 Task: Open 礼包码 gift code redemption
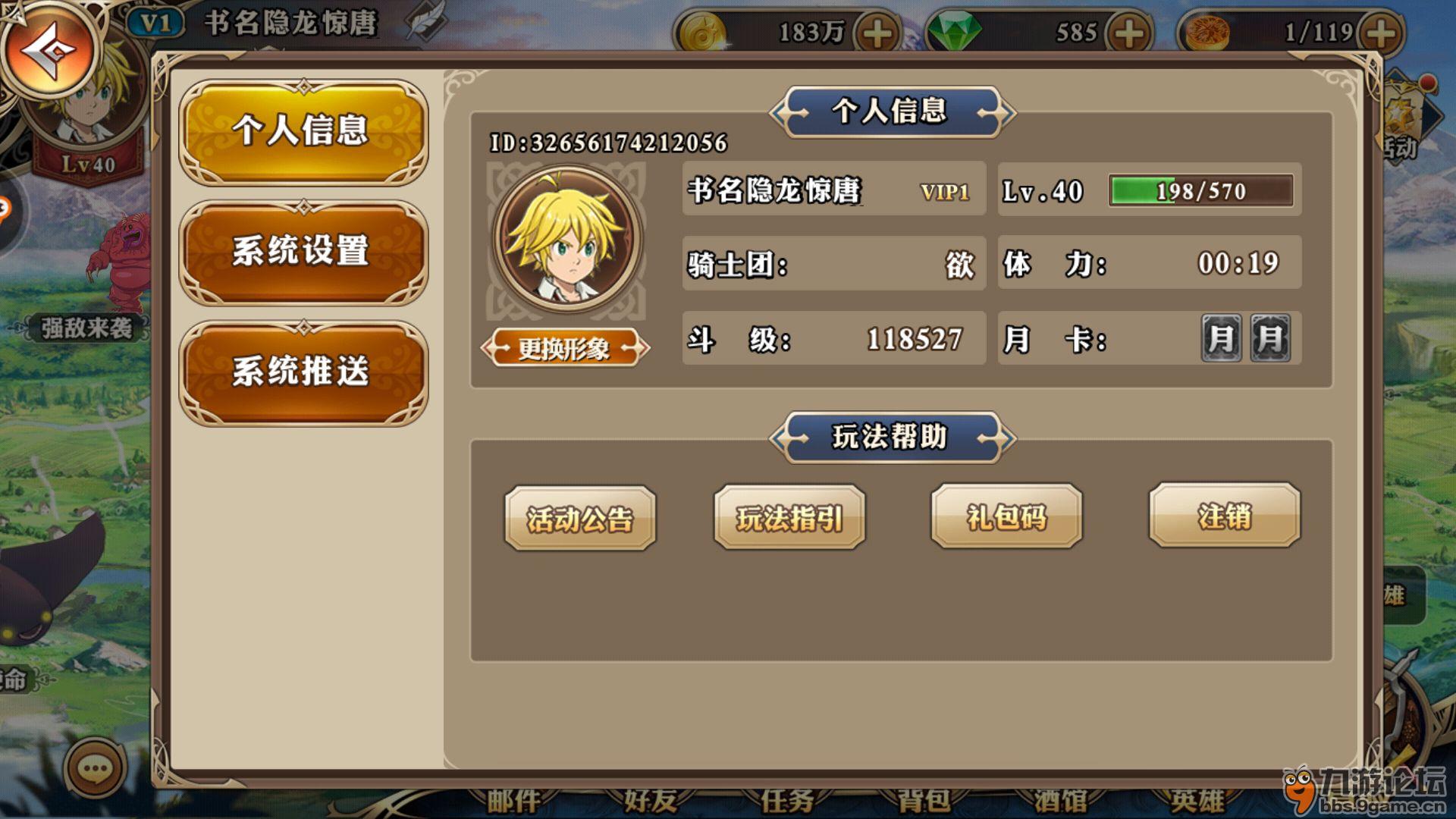[x=1006, y=517]
